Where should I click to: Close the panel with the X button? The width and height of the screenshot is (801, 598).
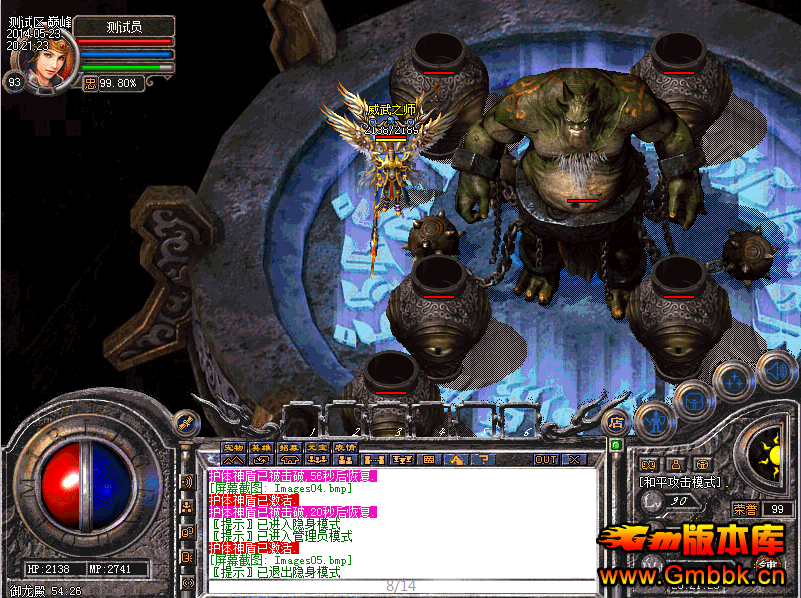point(574,460)
